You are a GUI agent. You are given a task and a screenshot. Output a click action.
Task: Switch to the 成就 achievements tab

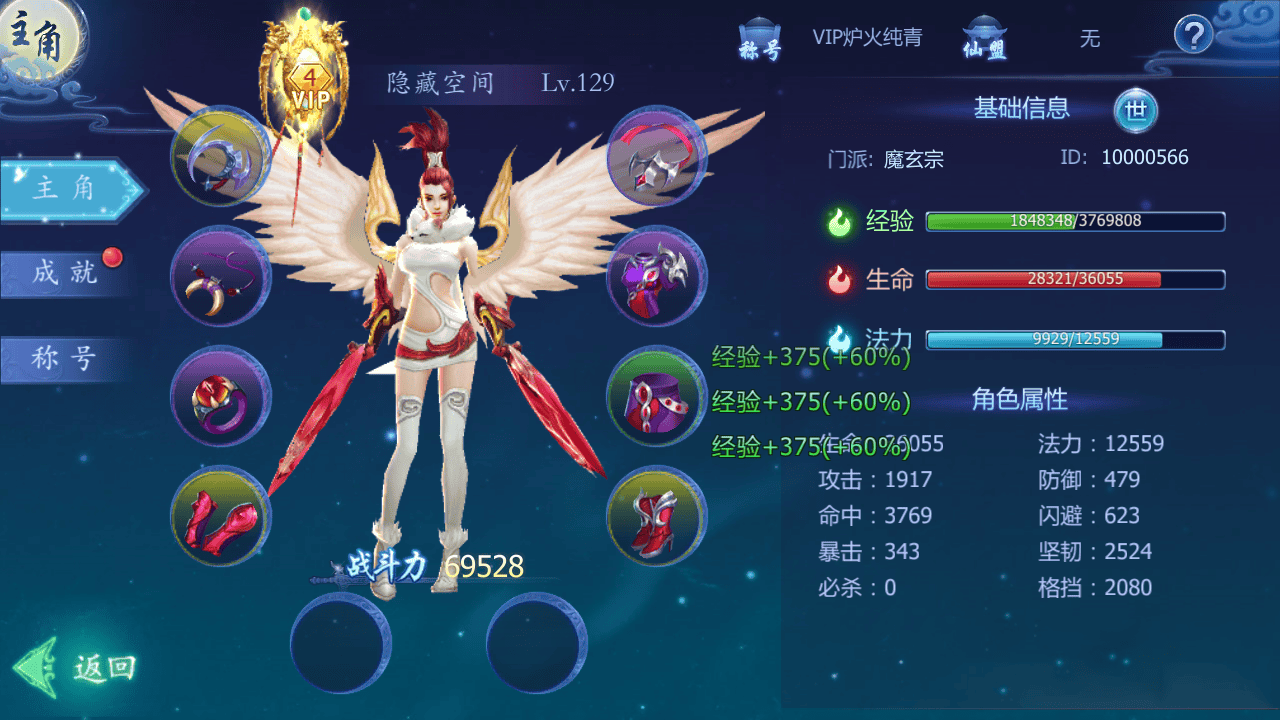[62, 273]
